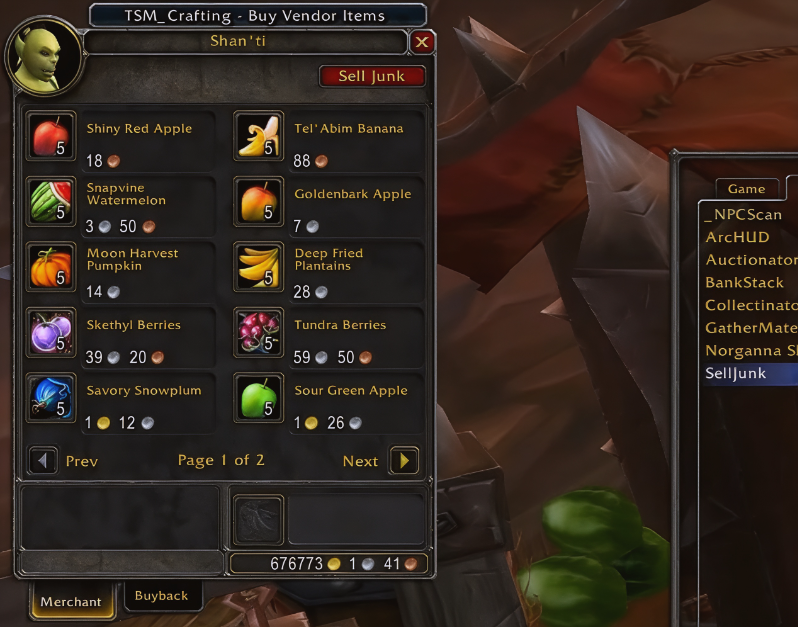This screenshot has width=798, height=627.
Task: Purchase Deep Fried Plantains
Action: 258,266
